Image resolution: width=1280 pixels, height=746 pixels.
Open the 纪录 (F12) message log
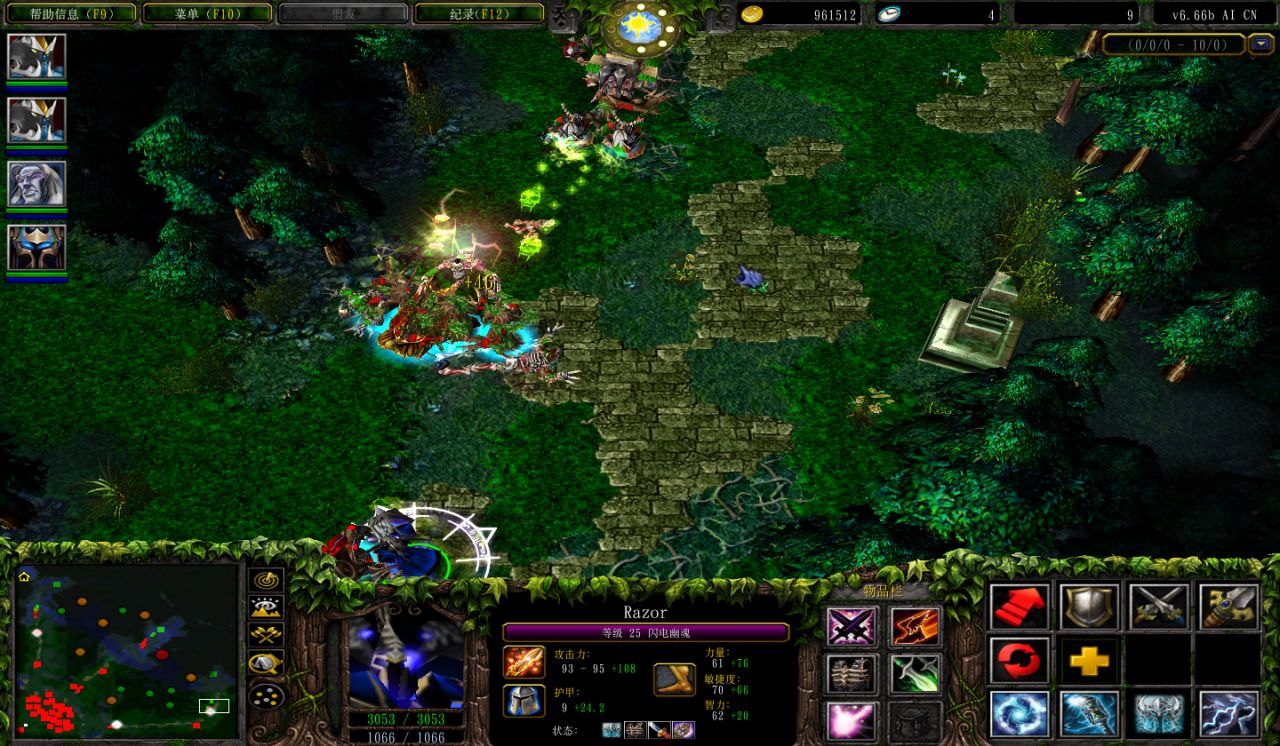click(x=479, y=13)
